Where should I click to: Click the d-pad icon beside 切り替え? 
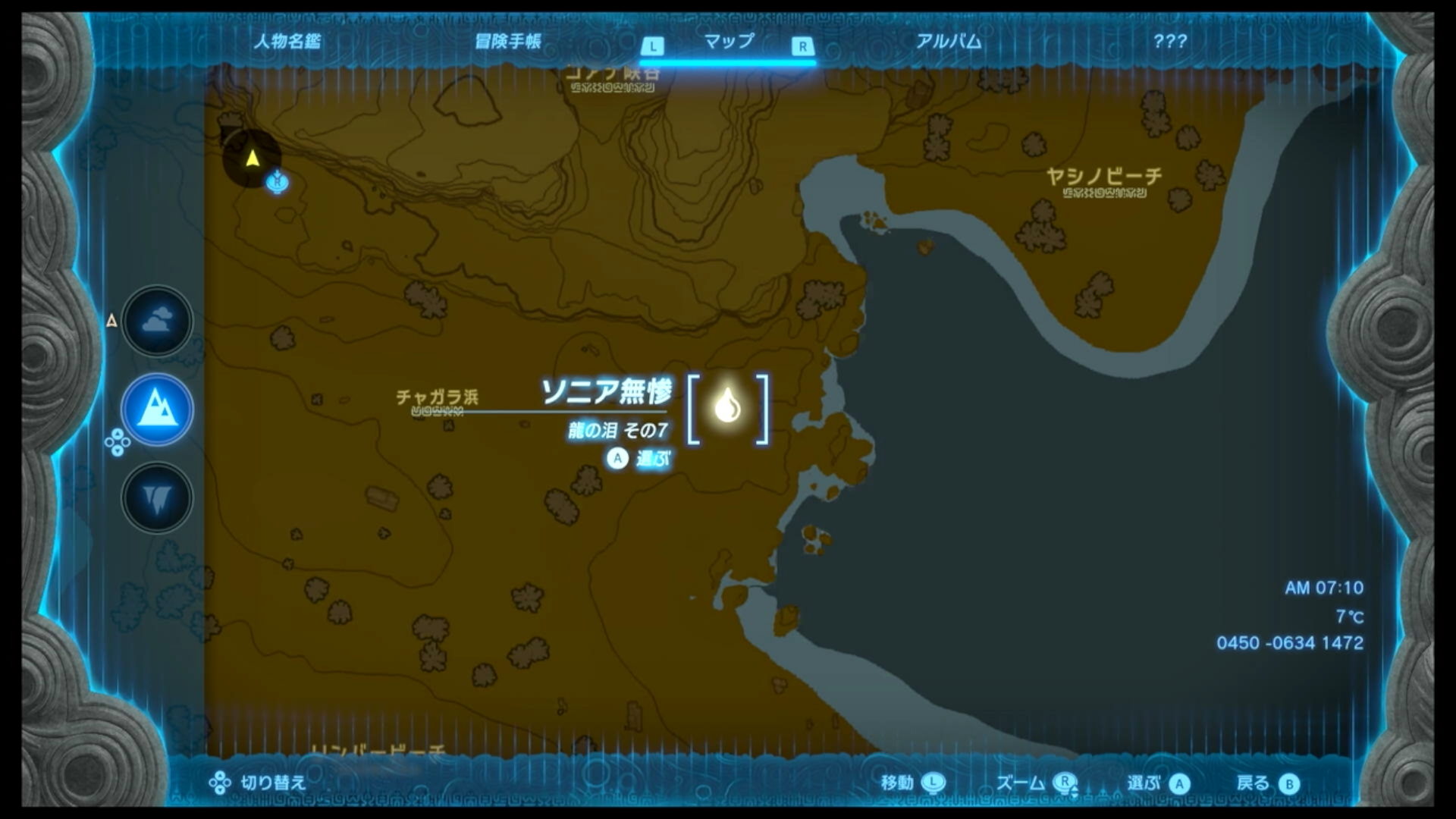218,781
